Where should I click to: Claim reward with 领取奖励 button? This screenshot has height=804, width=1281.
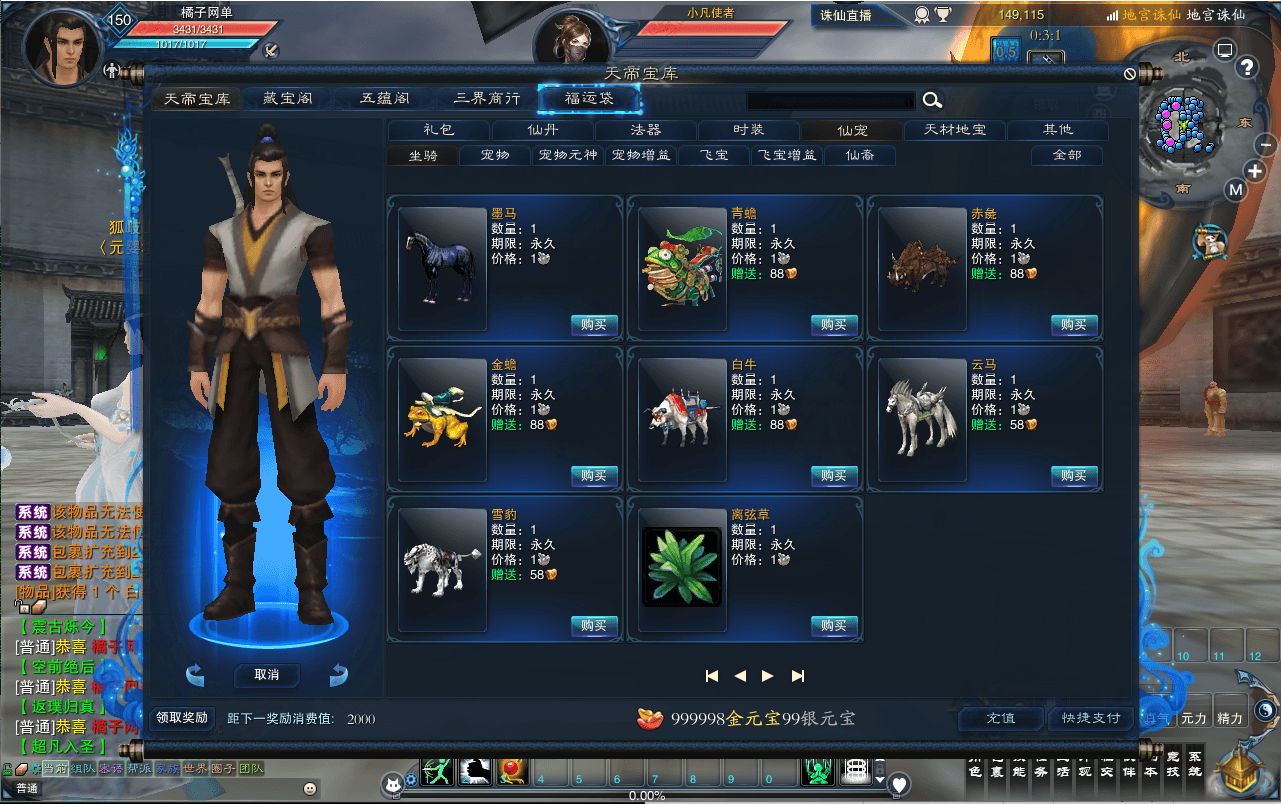182,718
